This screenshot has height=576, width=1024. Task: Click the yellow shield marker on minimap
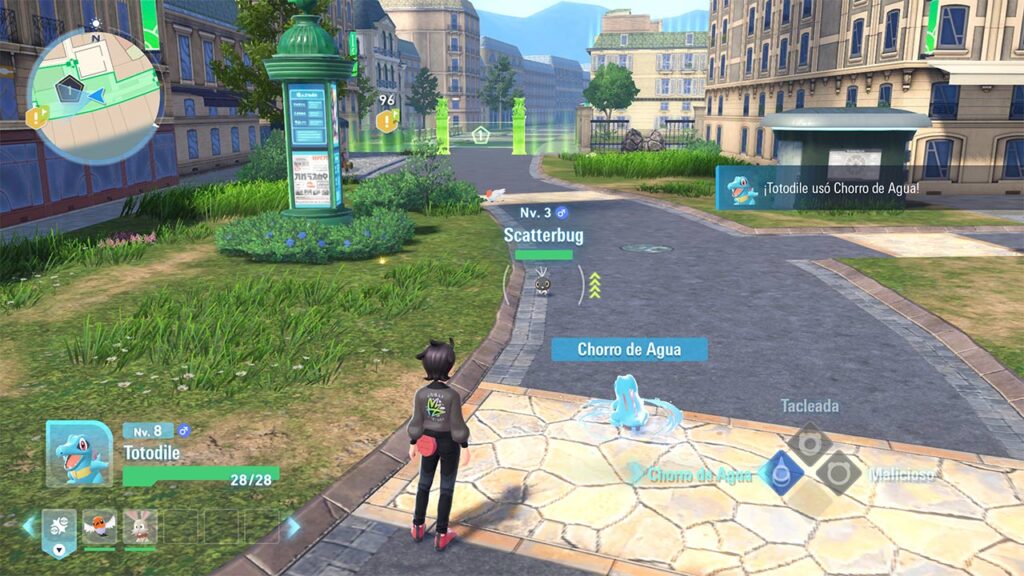37,118
